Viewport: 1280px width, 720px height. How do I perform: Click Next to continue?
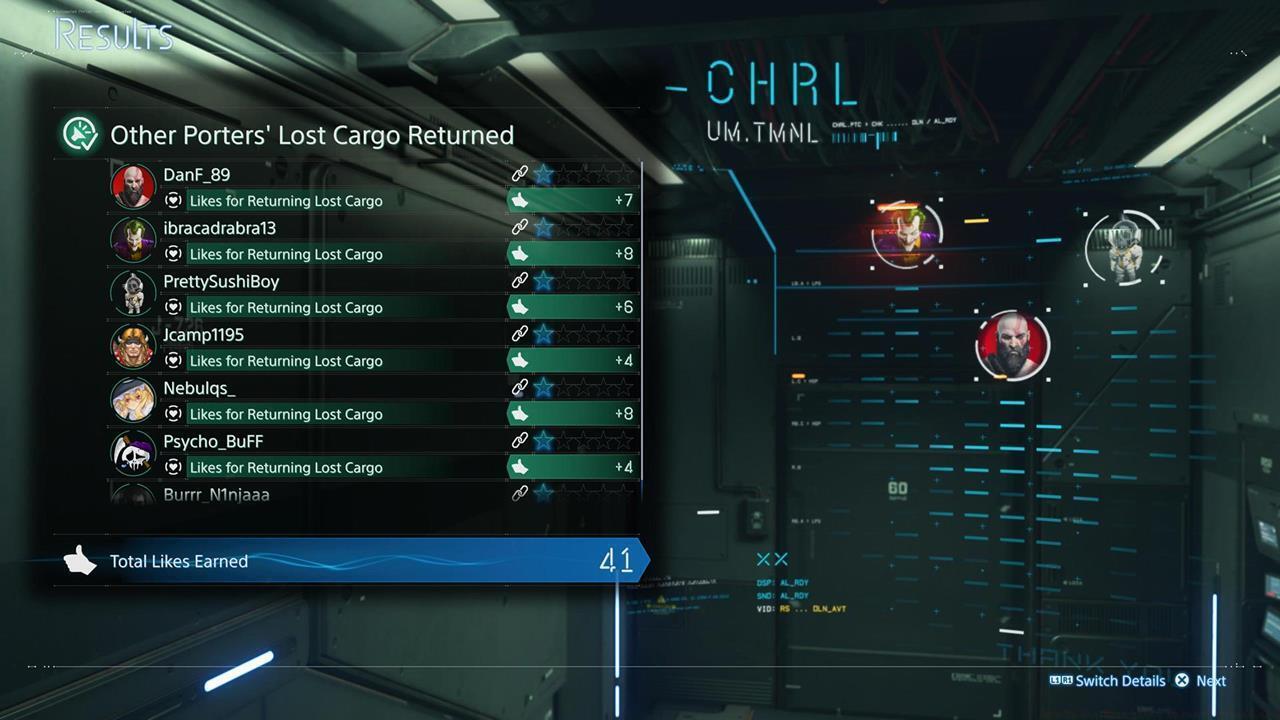[1210, 681]
